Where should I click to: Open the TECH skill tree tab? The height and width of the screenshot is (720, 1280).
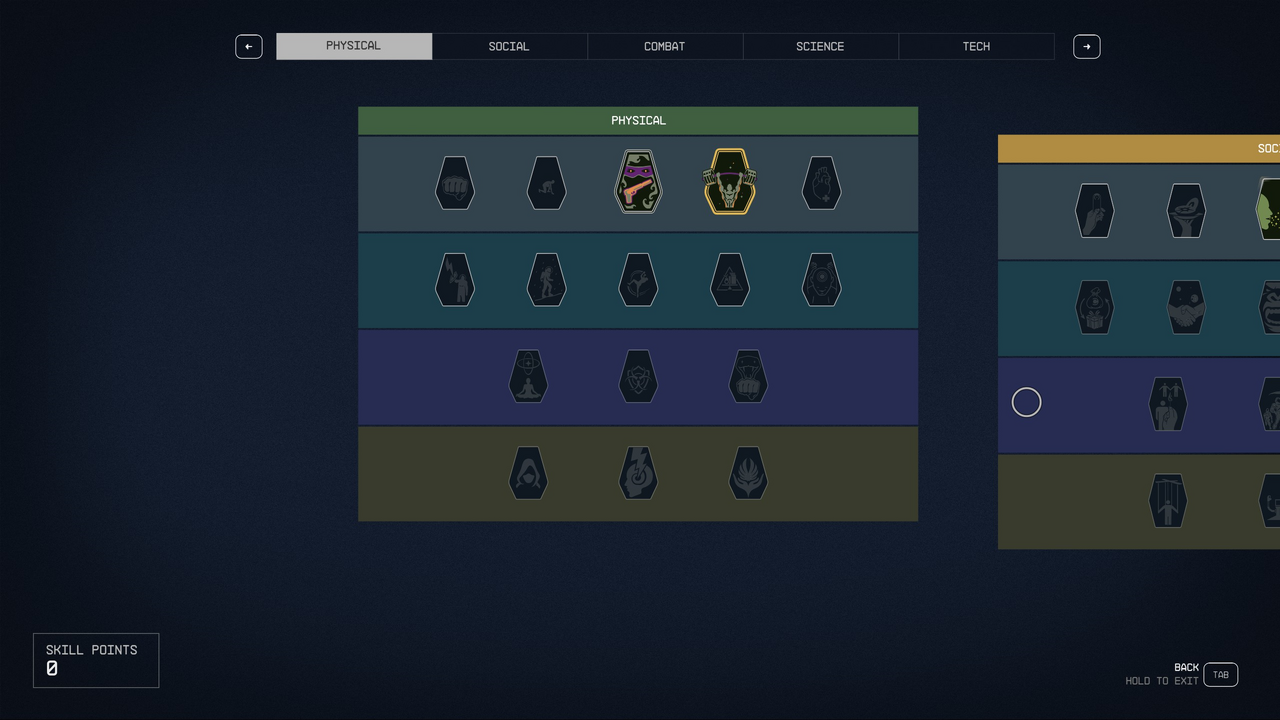976,46
